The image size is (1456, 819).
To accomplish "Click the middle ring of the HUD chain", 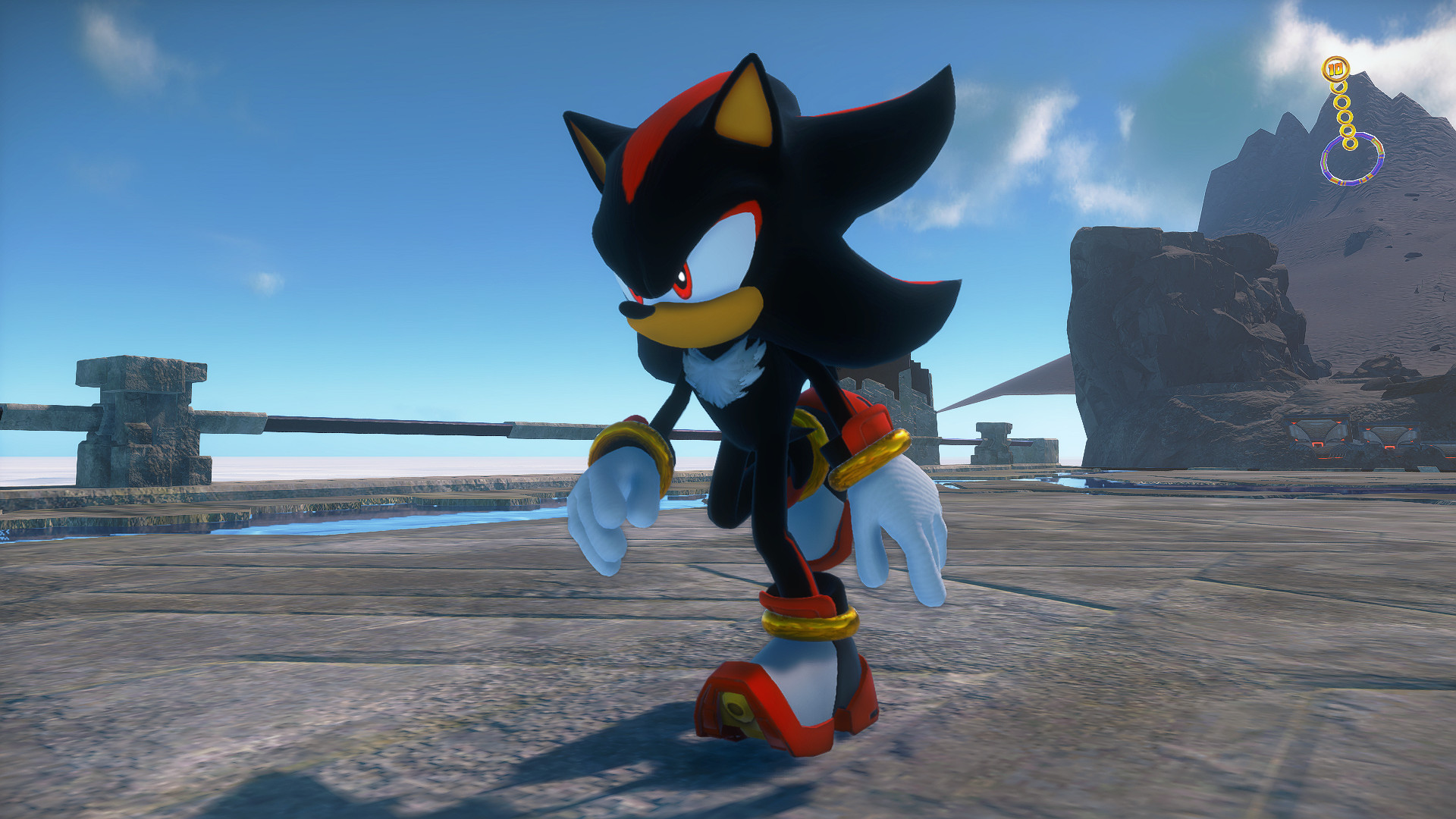I will [x=1345, y=116].
